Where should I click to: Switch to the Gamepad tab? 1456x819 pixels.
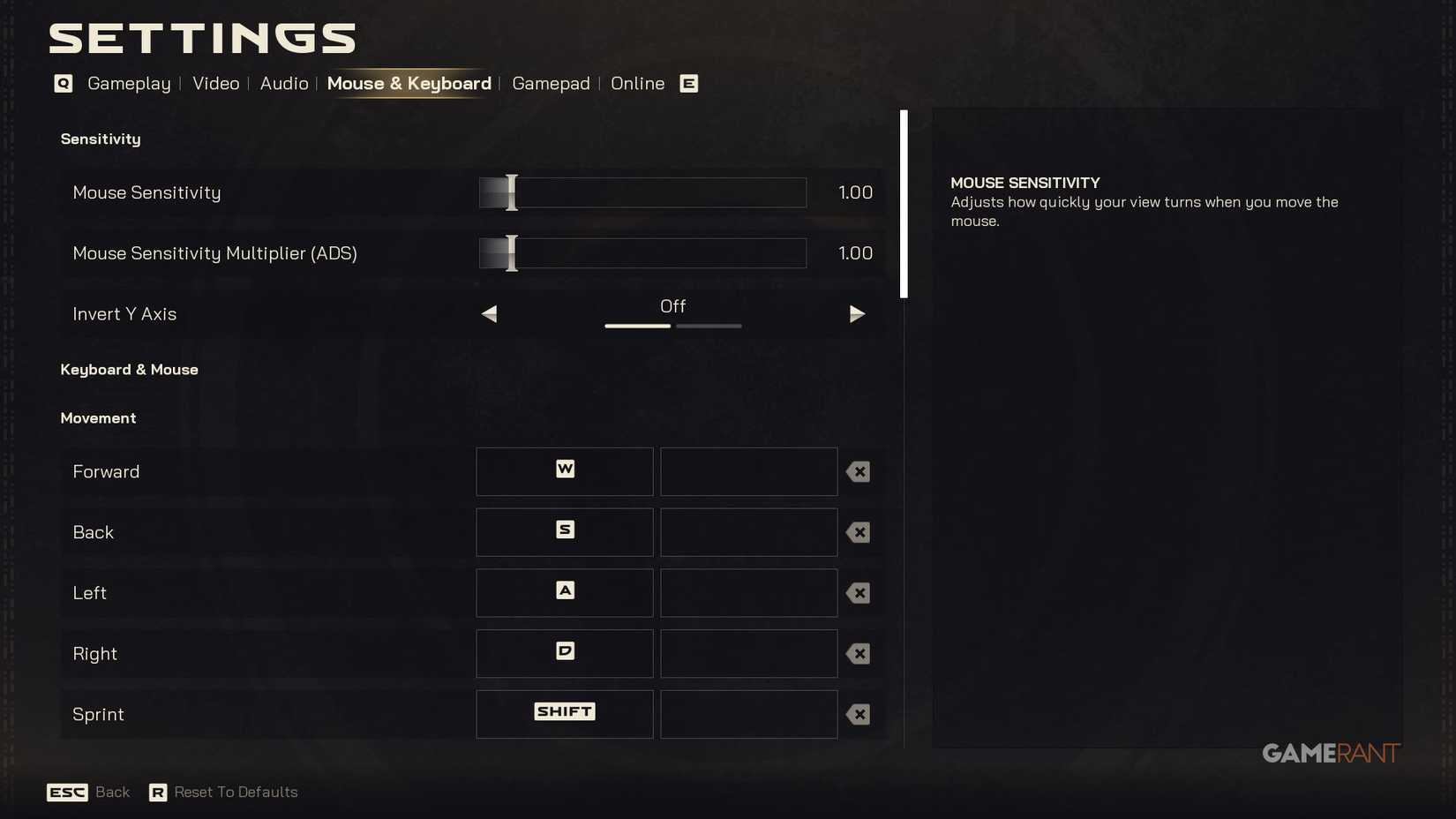pyautogui.click(x=551, y=83)
